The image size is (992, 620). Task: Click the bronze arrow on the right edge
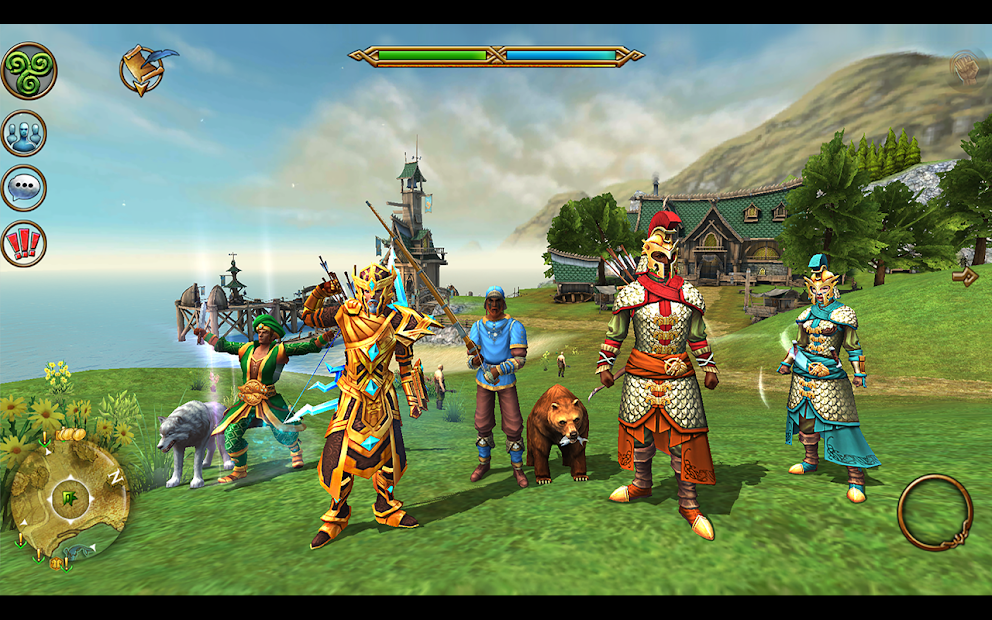[965, 276]
